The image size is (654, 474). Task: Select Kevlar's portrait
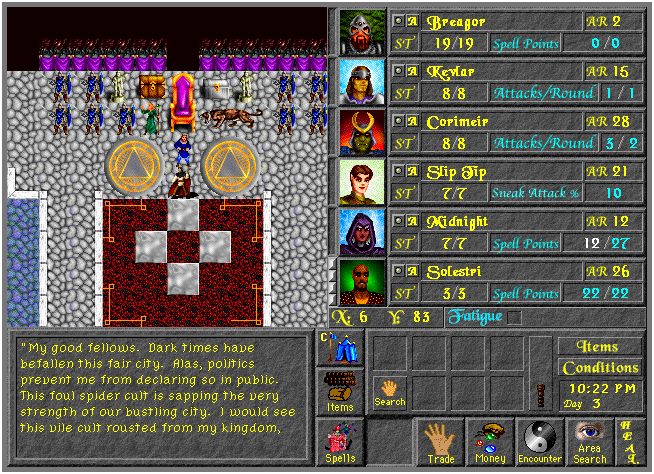pyautogui.click(x=361, y=82)
